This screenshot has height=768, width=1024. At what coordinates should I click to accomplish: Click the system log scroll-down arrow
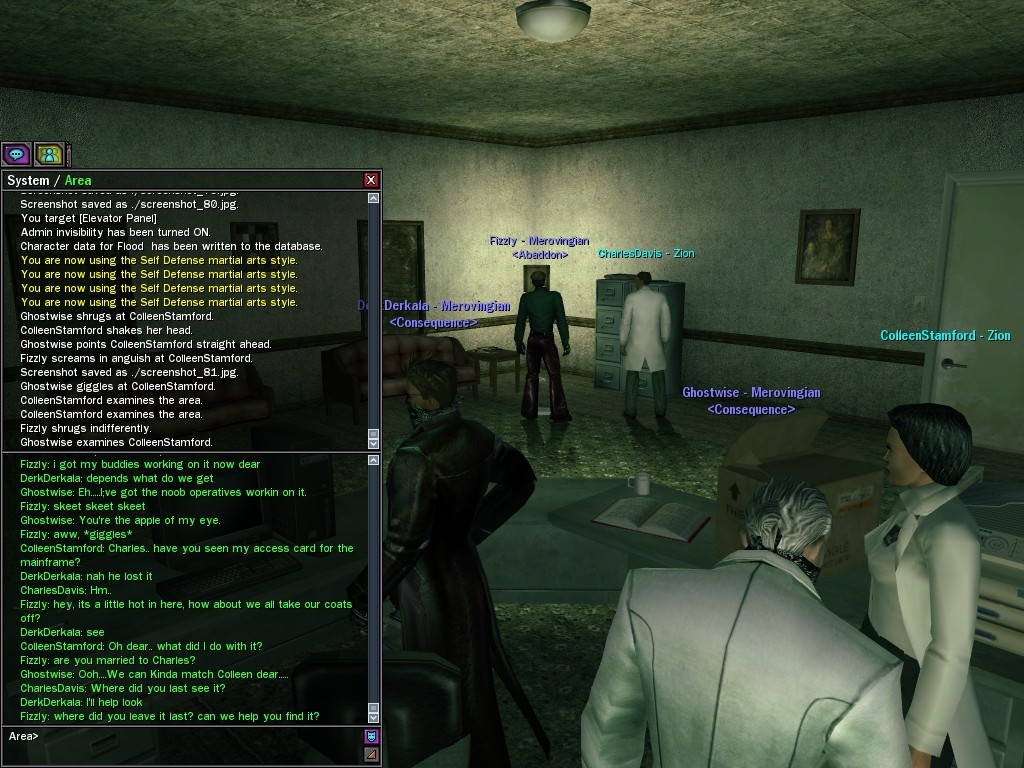pos(374,442)
